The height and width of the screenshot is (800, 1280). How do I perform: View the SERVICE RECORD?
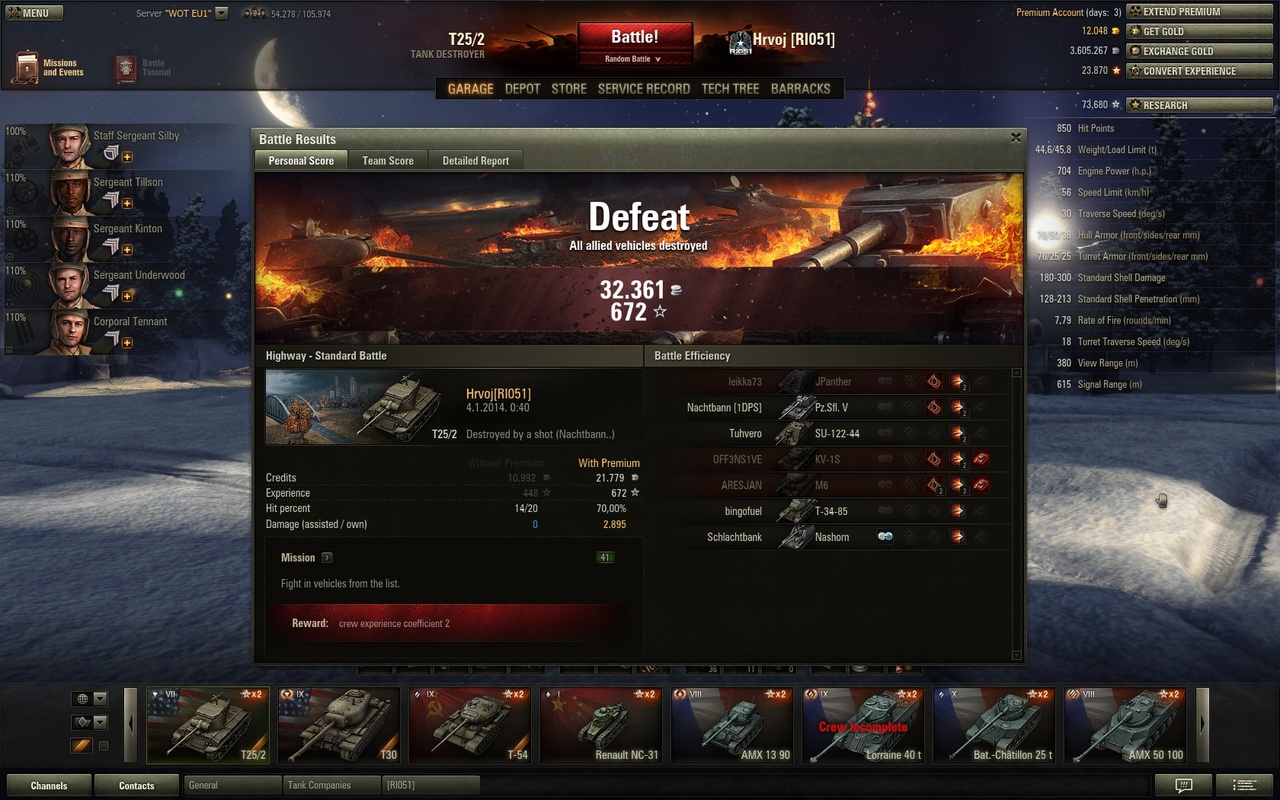tap(643, 88)
